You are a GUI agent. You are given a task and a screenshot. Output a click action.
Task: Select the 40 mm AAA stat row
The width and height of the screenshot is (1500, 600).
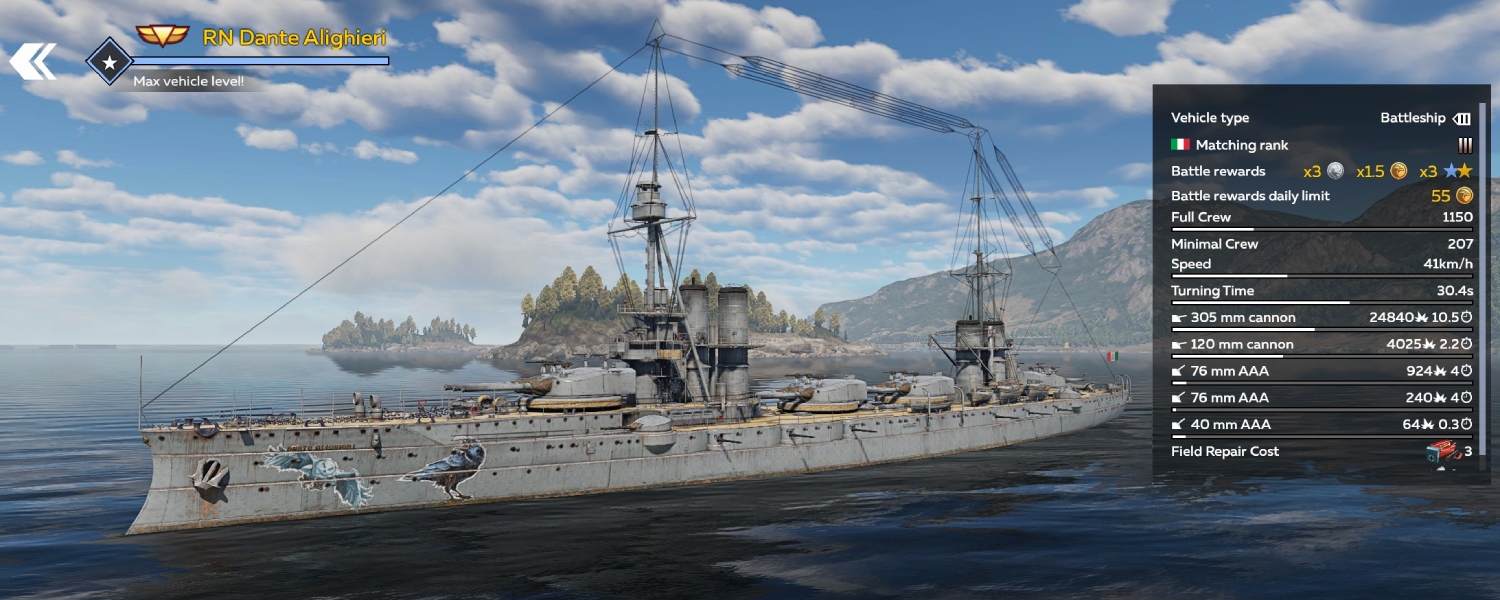[x=1320, y=425]
